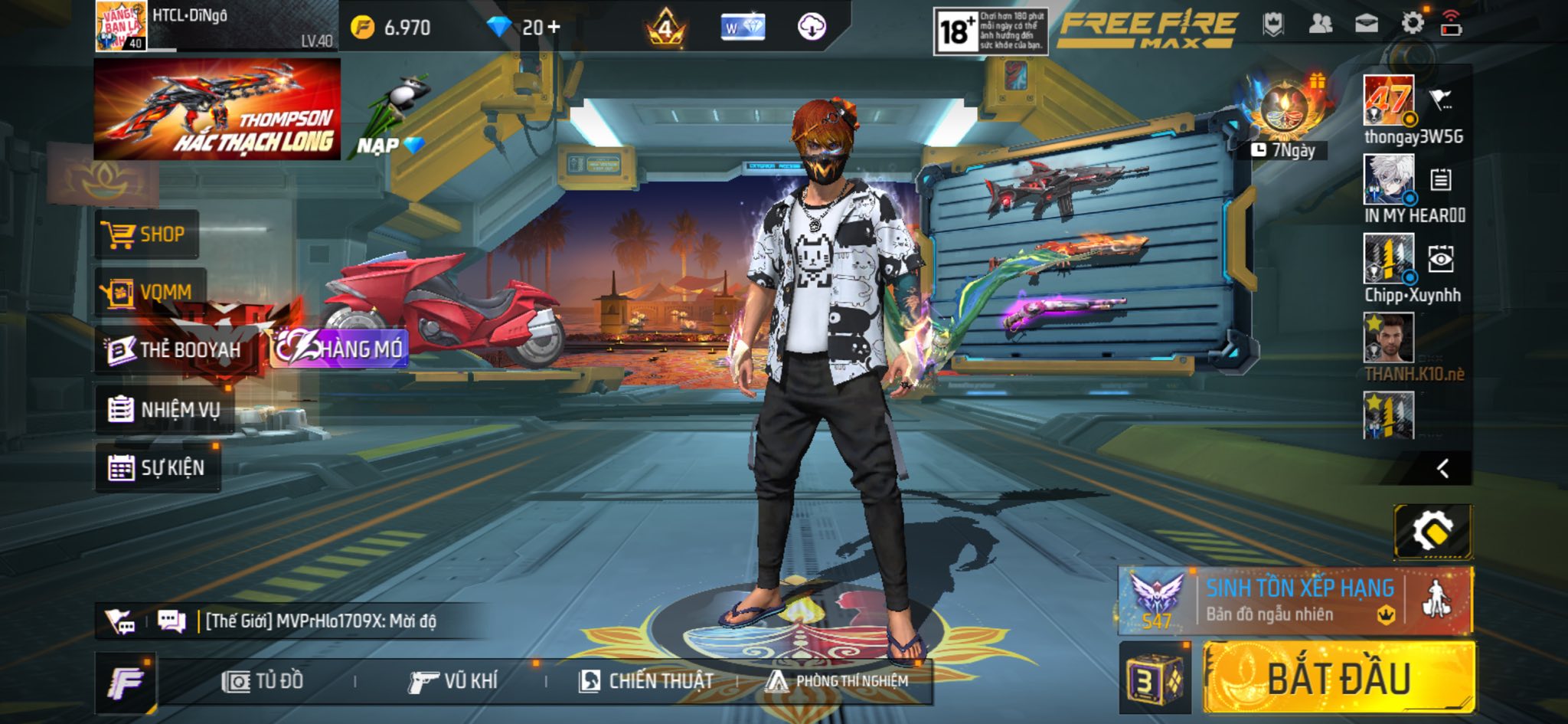This screenshot has width=1568, height=724.
Task: Open the mail envelope inbox
Action: pos(1367,24)
